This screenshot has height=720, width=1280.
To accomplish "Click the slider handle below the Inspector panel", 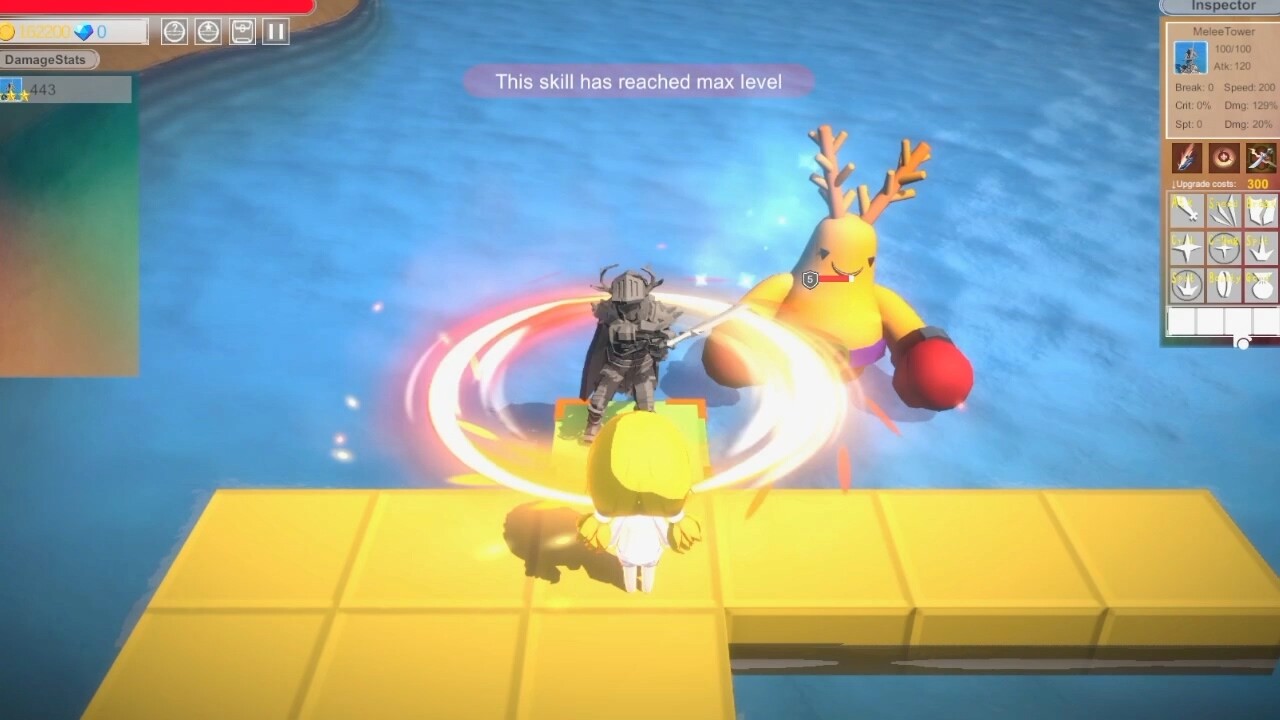I will [1244, 343].
